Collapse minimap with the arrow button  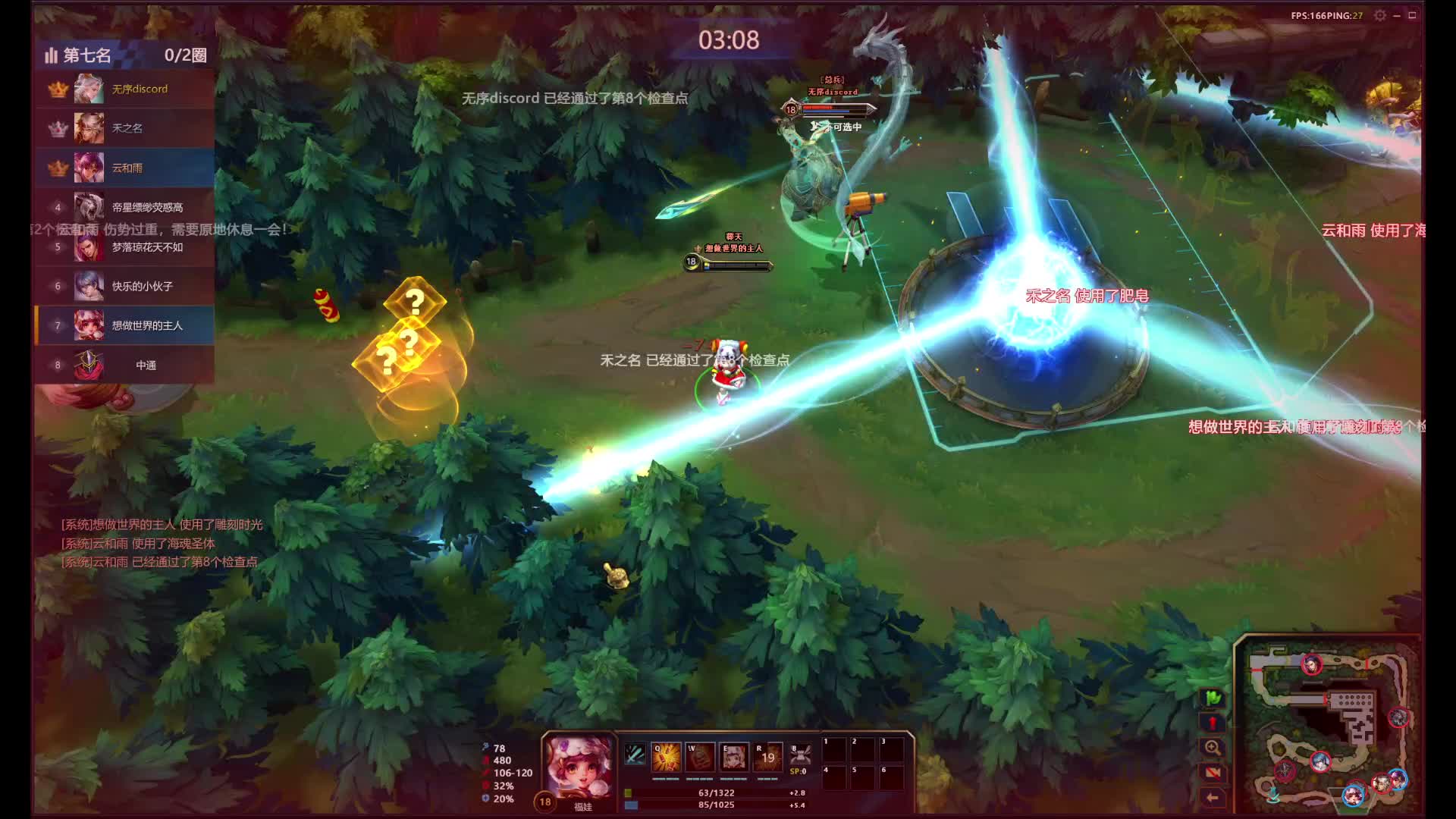[x=1213, y=798]
